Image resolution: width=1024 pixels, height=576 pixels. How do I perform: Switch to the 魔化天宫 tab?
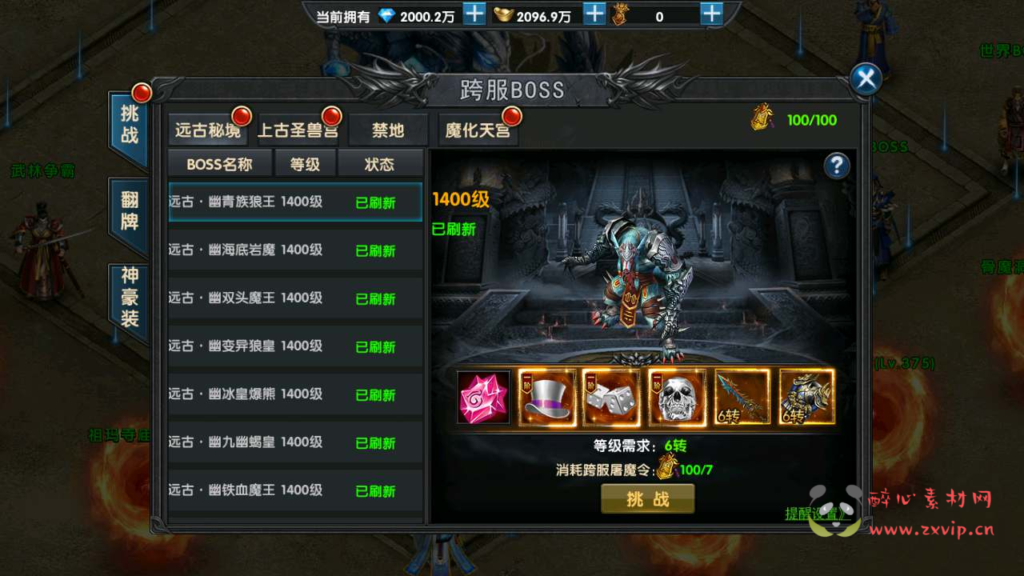pos(478,130)
